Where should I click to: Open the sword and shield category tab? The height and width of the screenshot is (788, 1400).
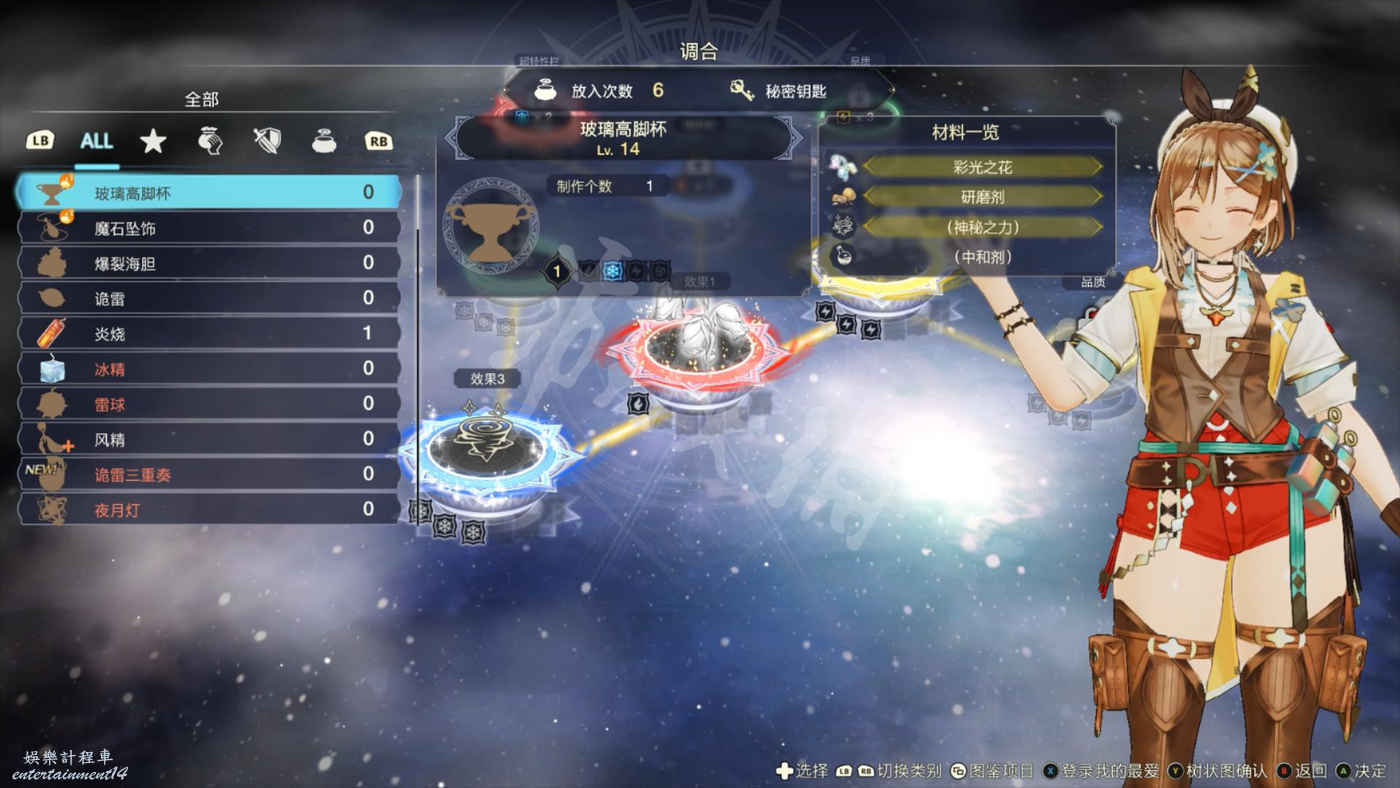[266, 141]
